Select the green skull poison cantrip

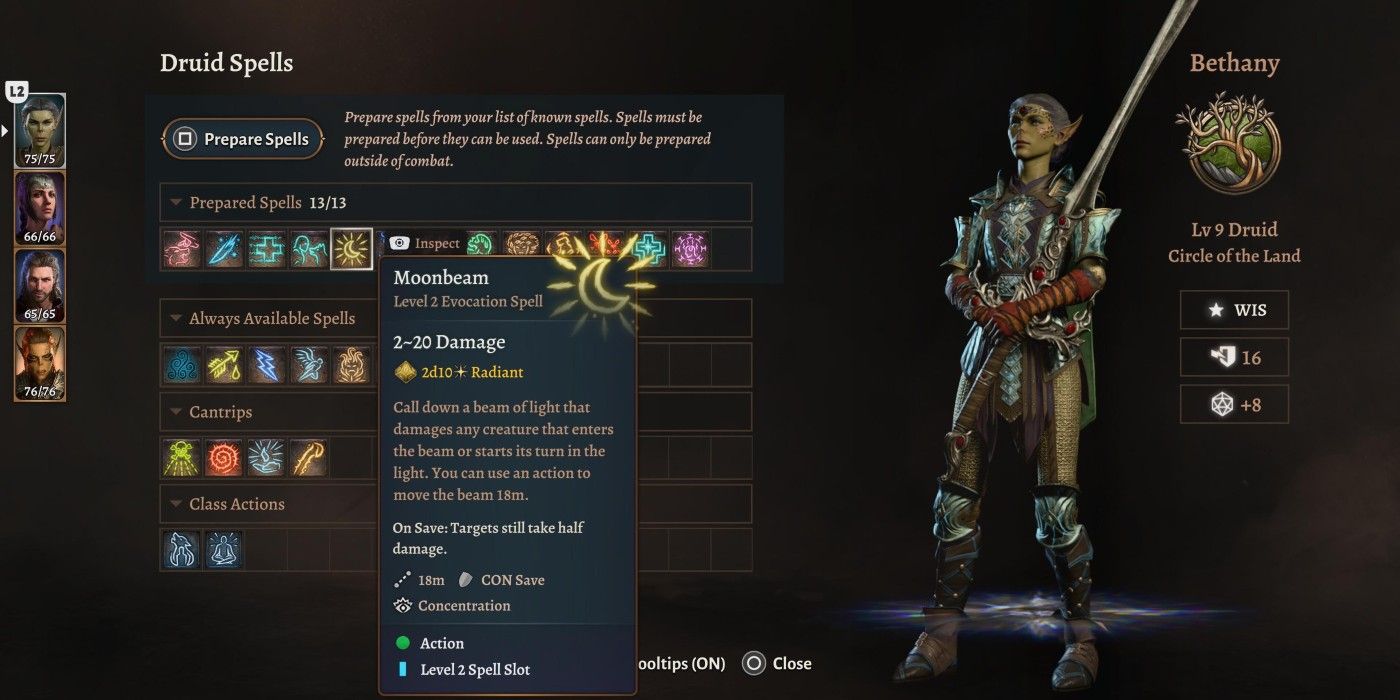click(x=183, y=458)
